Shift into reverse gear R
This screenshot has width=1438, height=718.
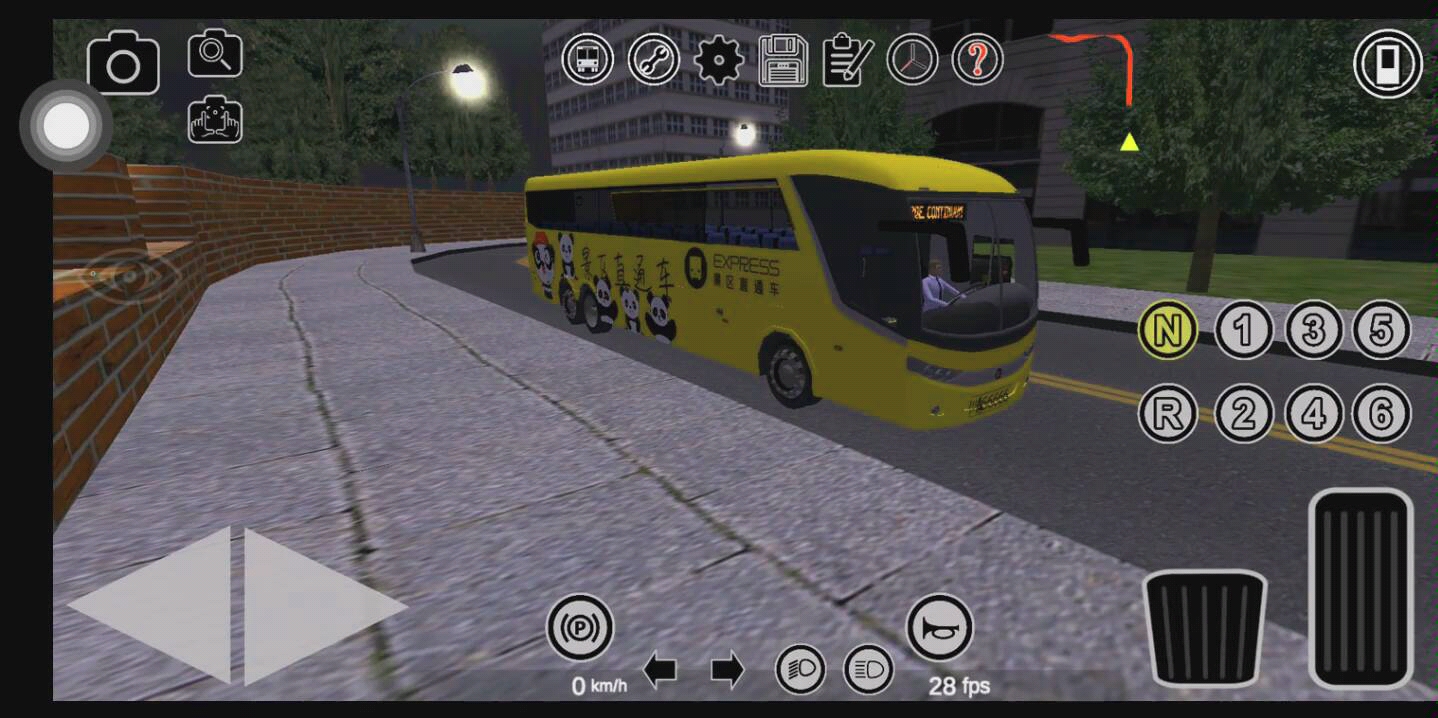coord(1167,413)
